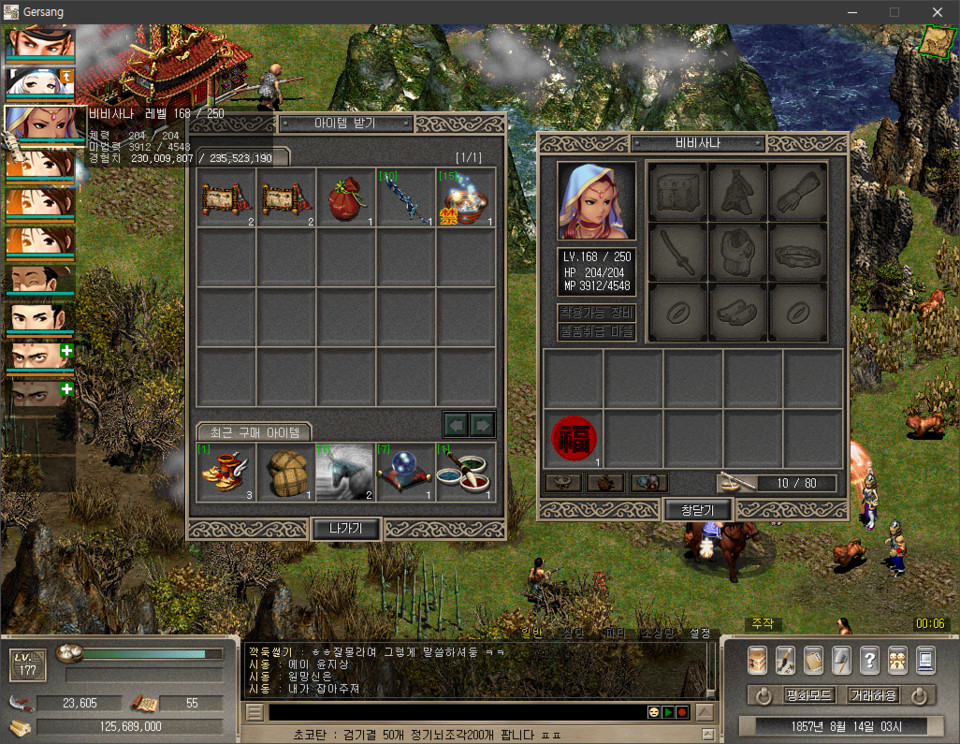Close the Gersang window
Viewport: 960px width, 744px height.
click(x=937, y=12)
